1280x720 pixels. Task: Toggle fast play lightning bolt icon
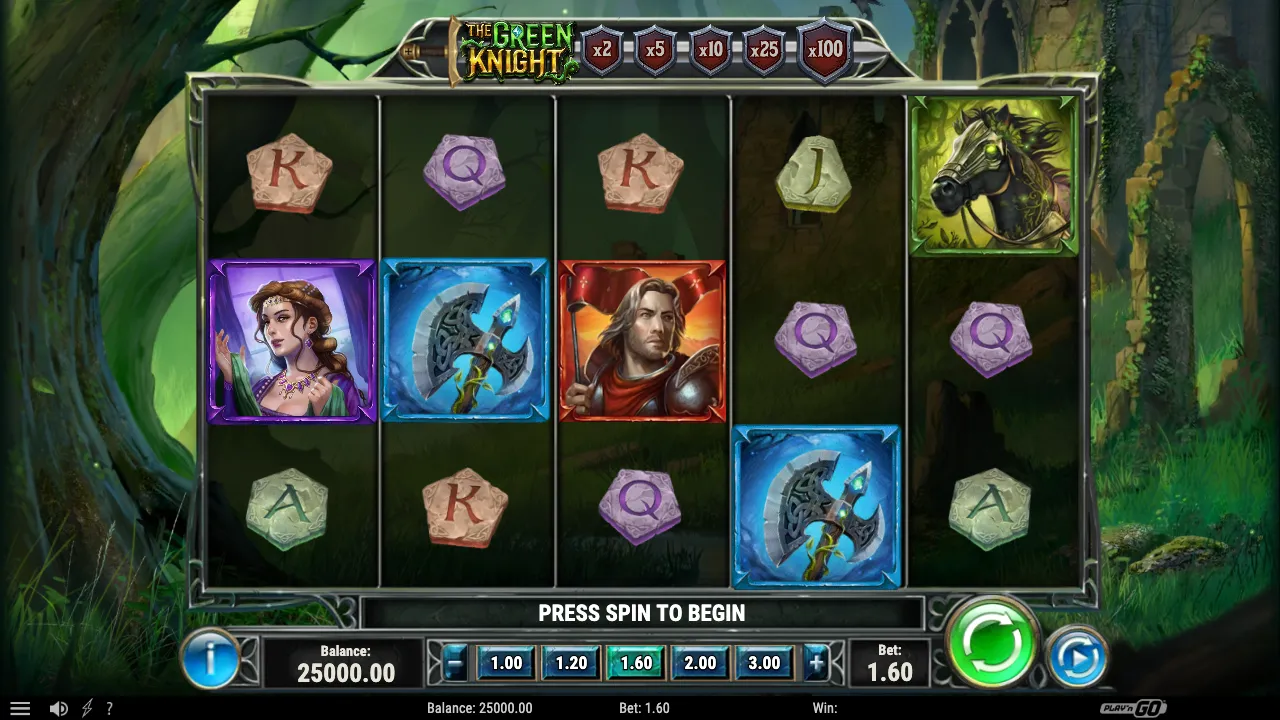87,708
